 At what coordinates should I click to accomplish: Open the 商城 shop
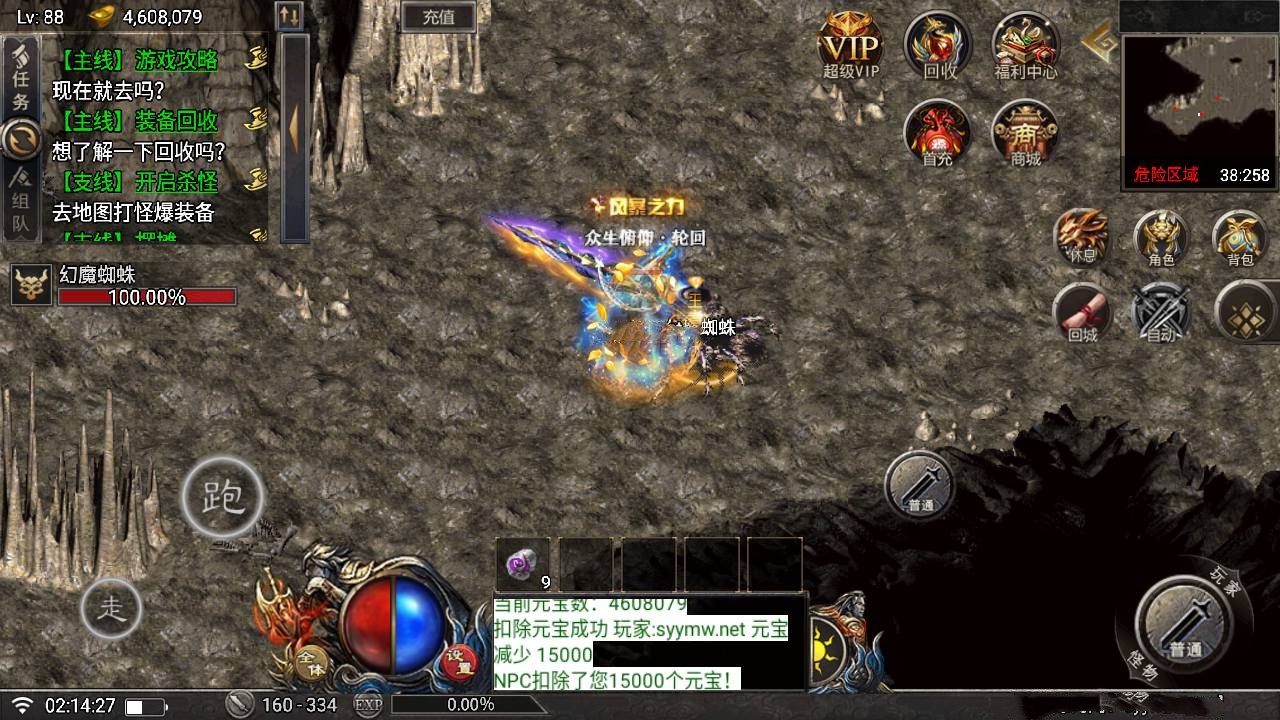[1025, 133]
